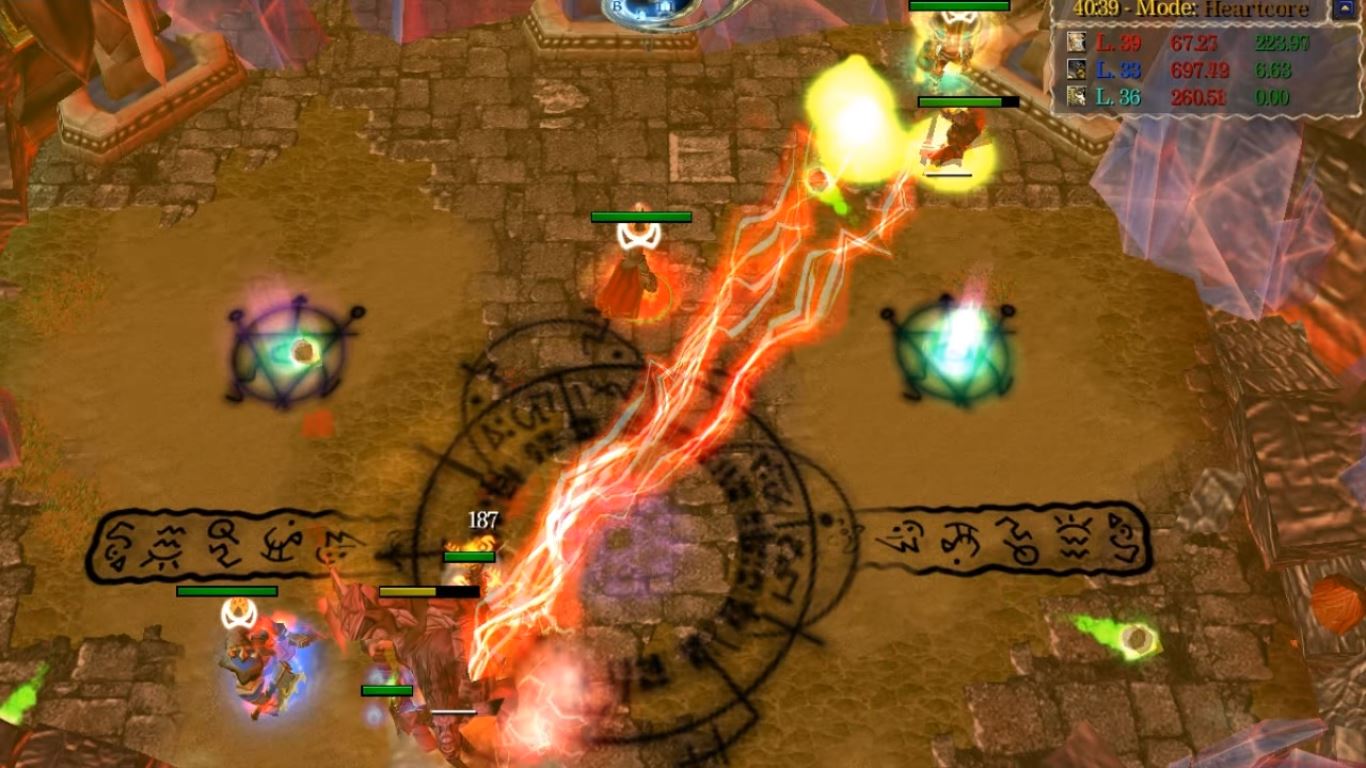Click the leaderboard collapse arrow button
This screenshot has width=1366, height=768.
tap(1345, 9)
